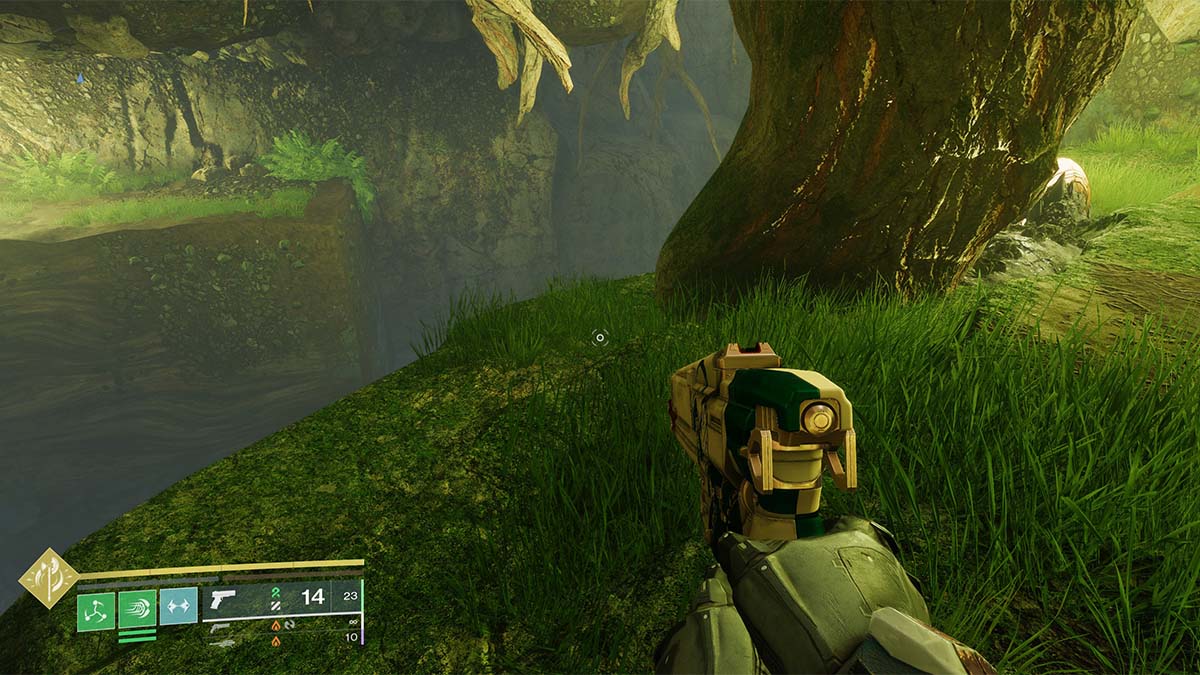Screen dimensions: 1200x675
Task: Trigger the green charged melee ability icon
Action: tap(137, 607)
